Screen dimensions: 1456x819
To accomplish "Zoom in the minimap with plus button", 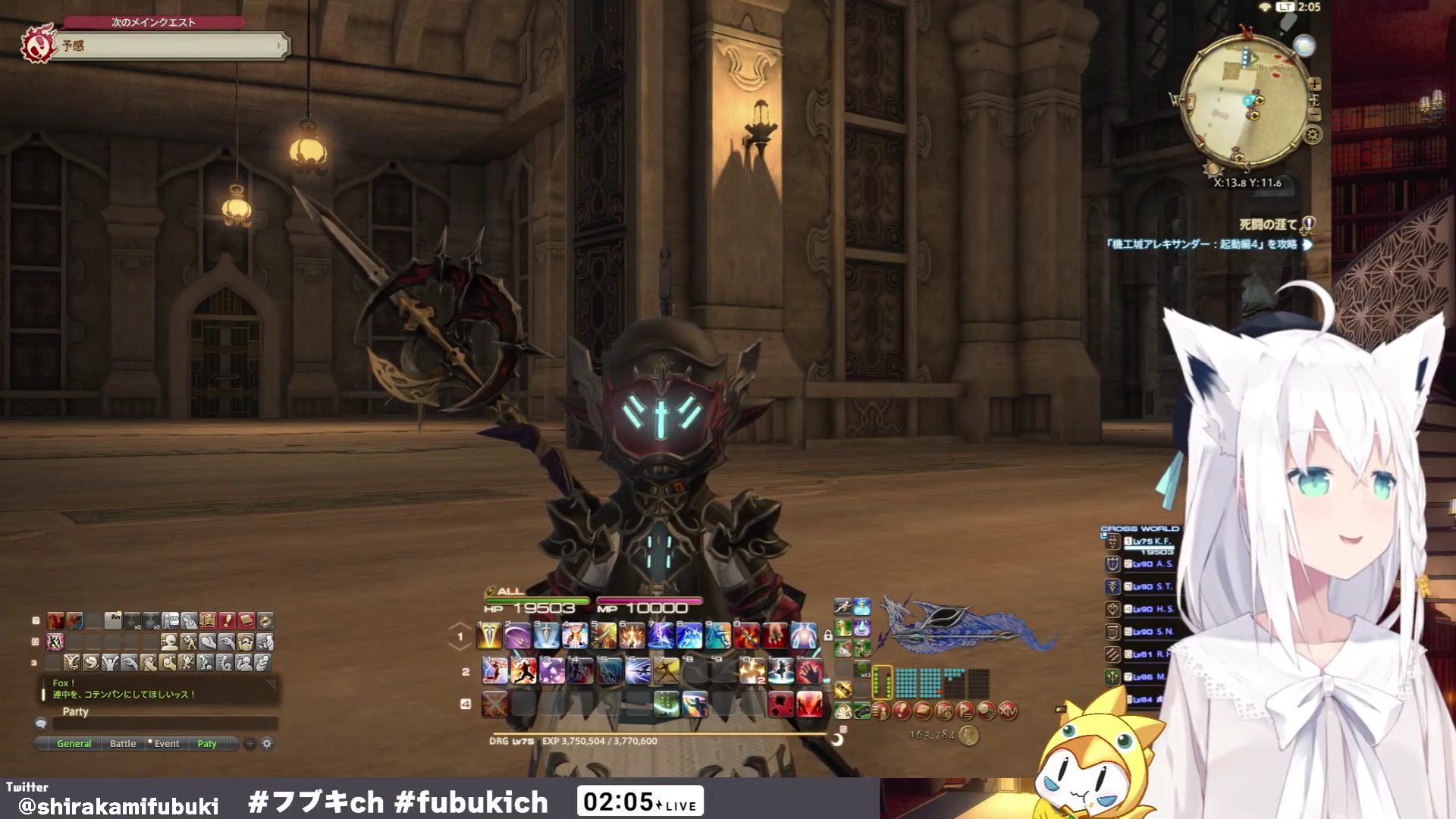I will 1315,83.
